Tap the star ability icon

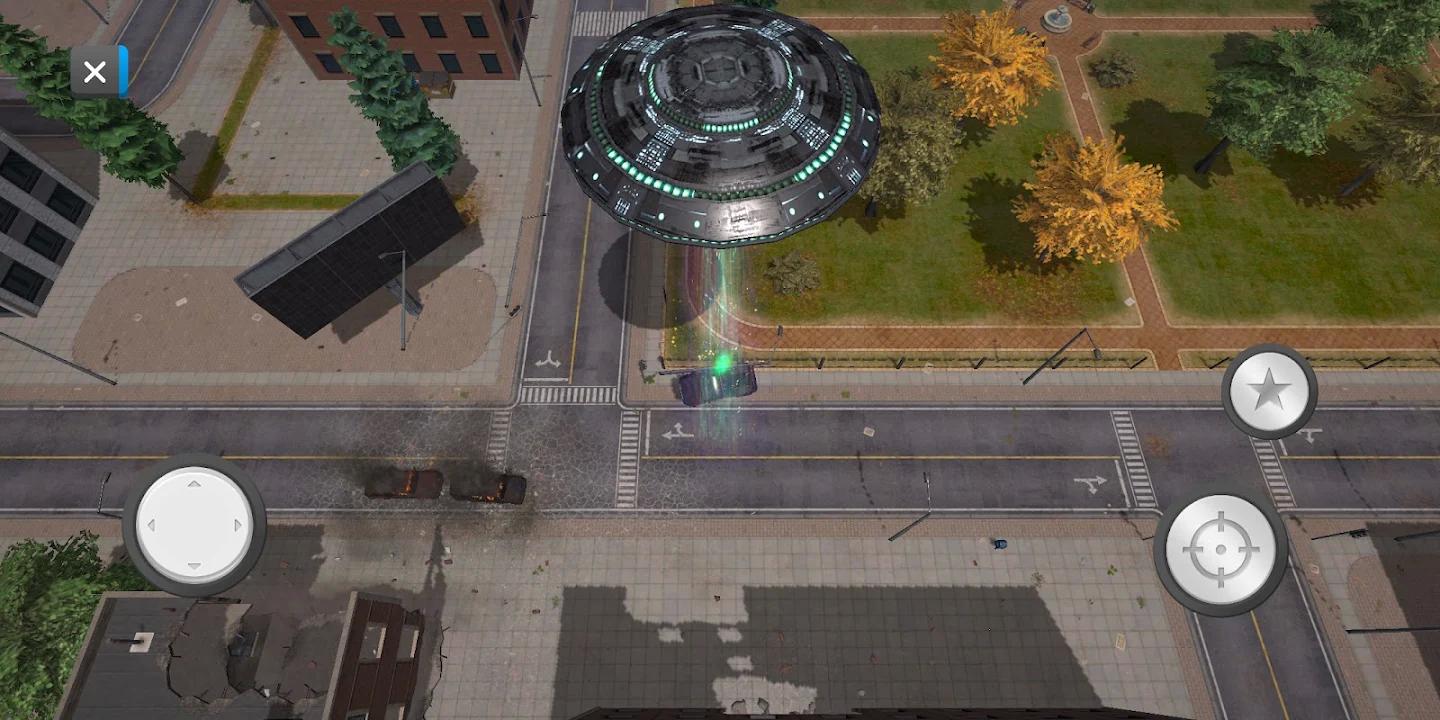(x=1268, y=390)
